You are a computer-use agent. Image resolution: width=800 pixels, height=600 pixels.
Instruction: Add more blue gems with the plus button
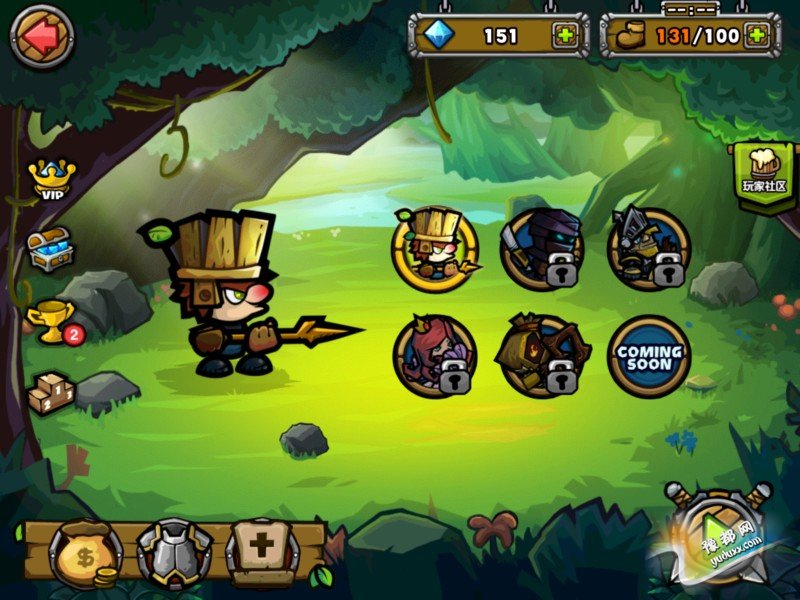[x=566, y=36]
